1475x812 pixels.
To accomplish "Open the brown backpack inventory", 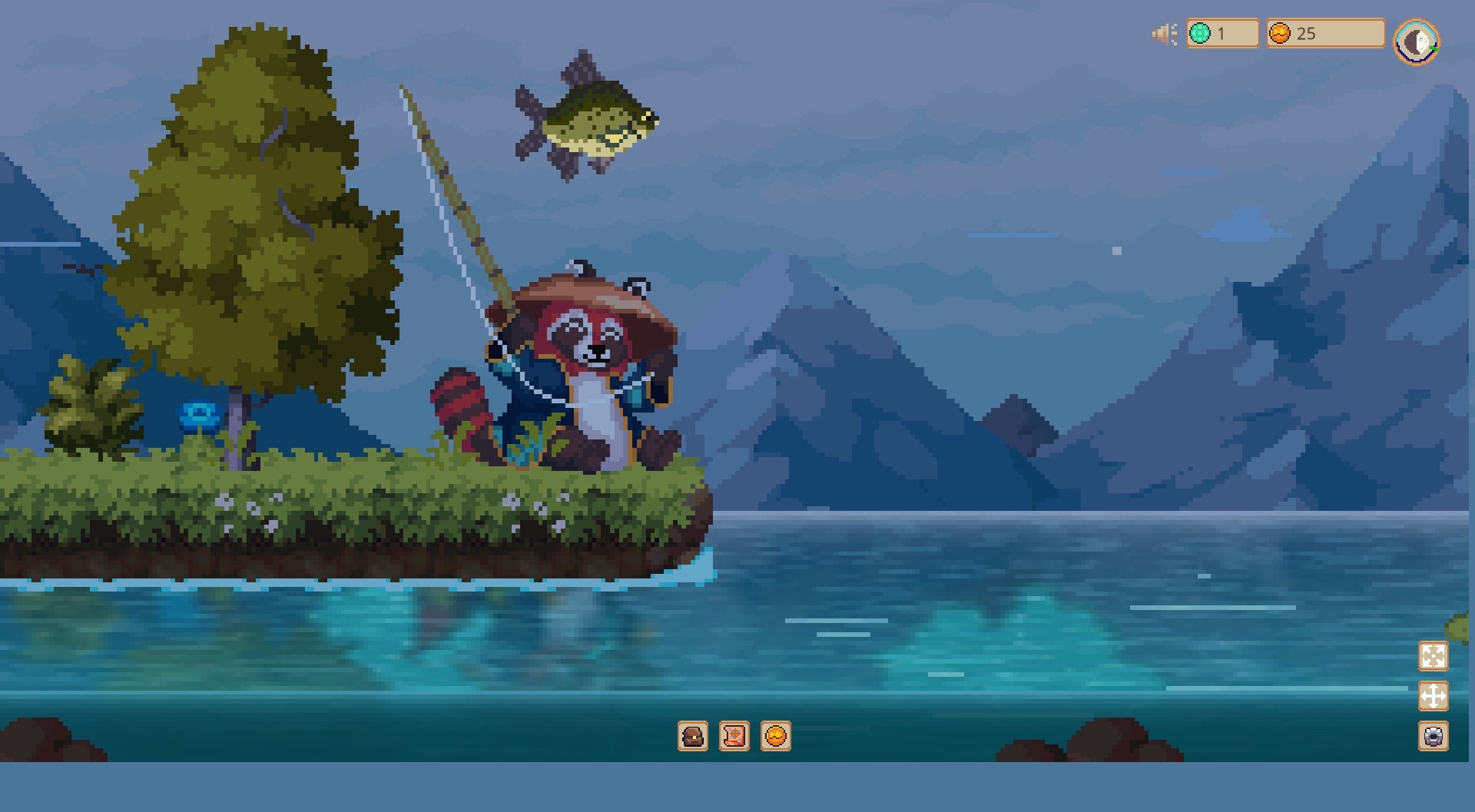I will [693, 736].
